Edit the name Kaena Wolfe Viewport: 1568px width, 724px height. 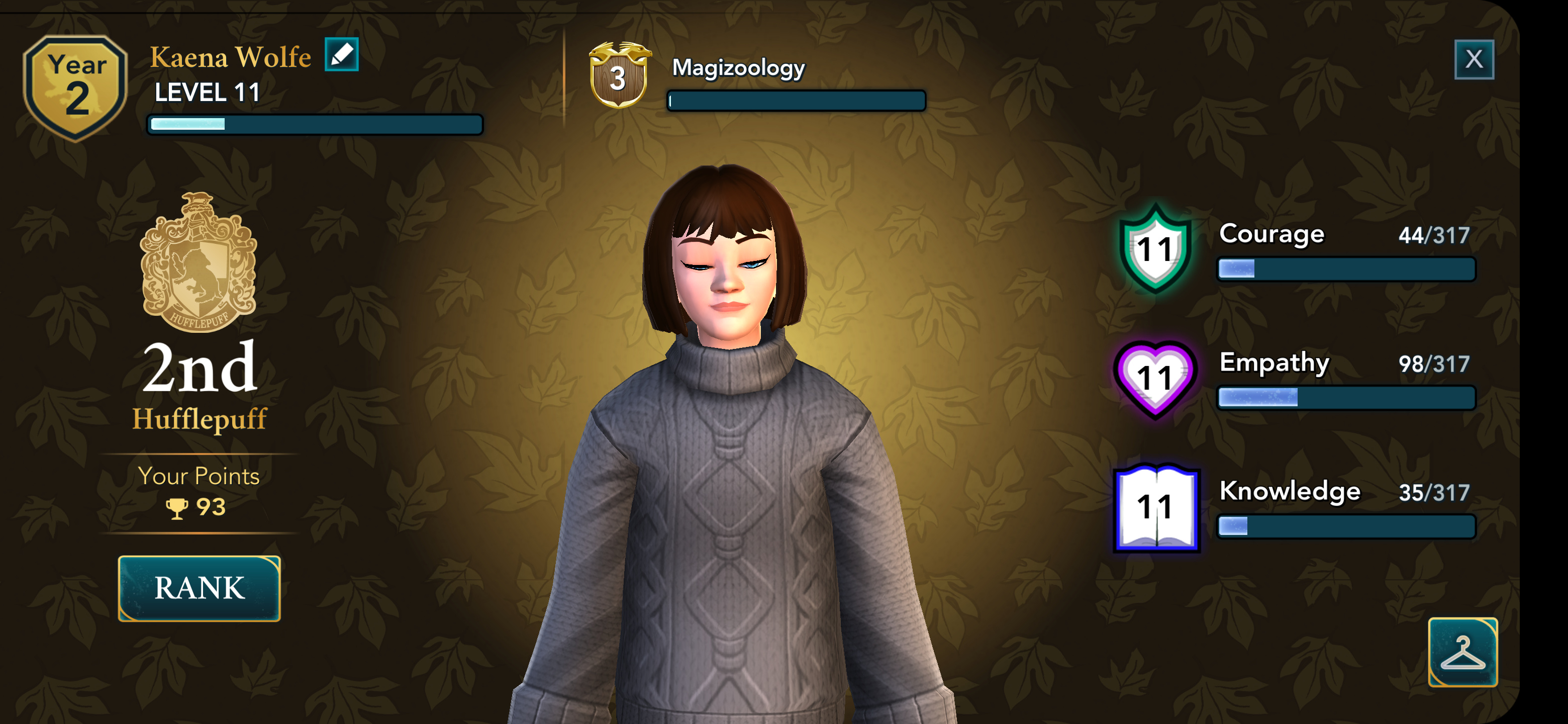pos(341,55)
